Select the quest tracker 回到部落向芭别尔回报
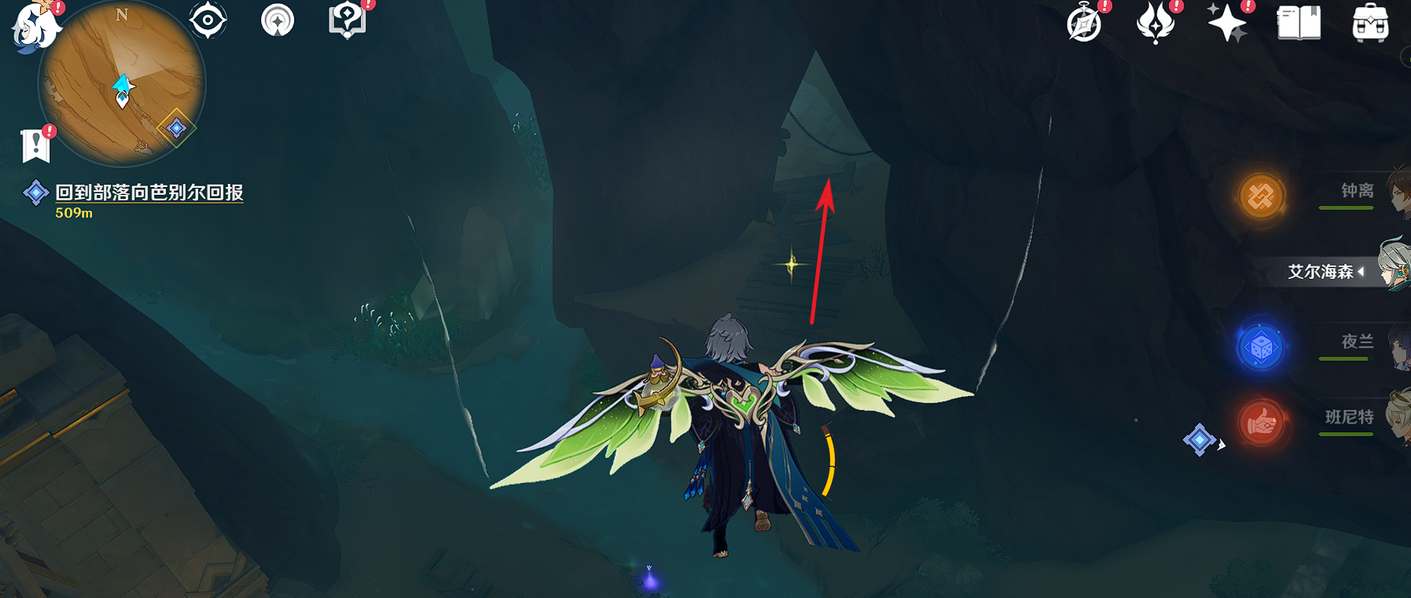Screen dimensions: 1411x598 point(149,193)
